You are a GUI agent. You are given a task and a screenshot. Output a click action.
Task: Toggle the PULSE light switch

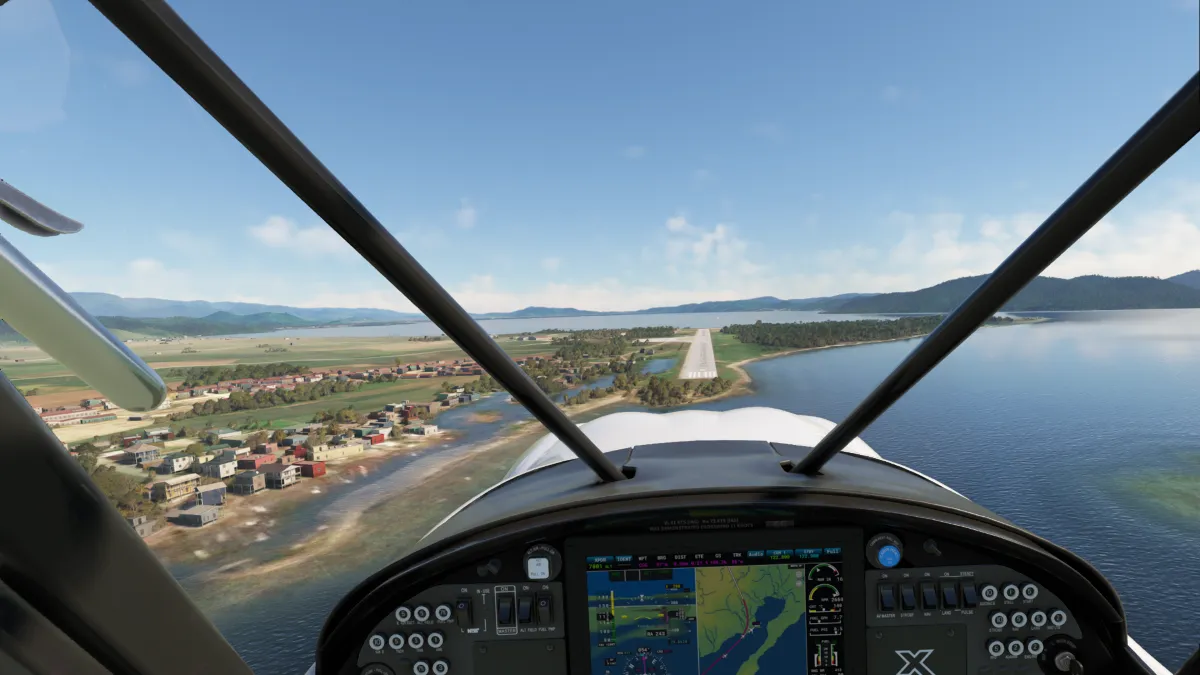coord(966,597)
